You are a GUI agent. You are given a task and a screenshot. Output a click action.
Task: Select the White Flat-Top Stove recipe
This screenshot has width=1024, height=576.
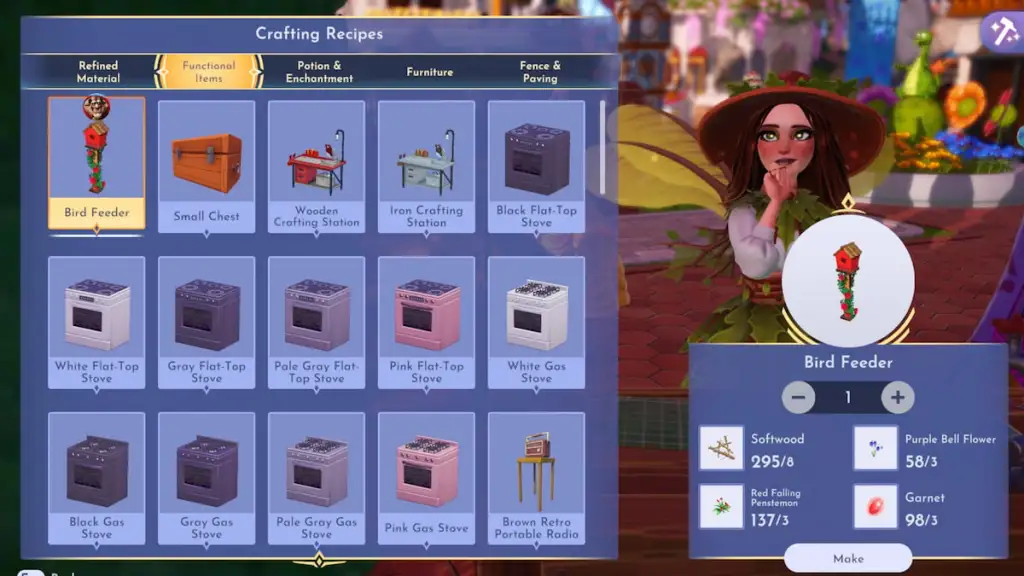(x=97, y=322)
